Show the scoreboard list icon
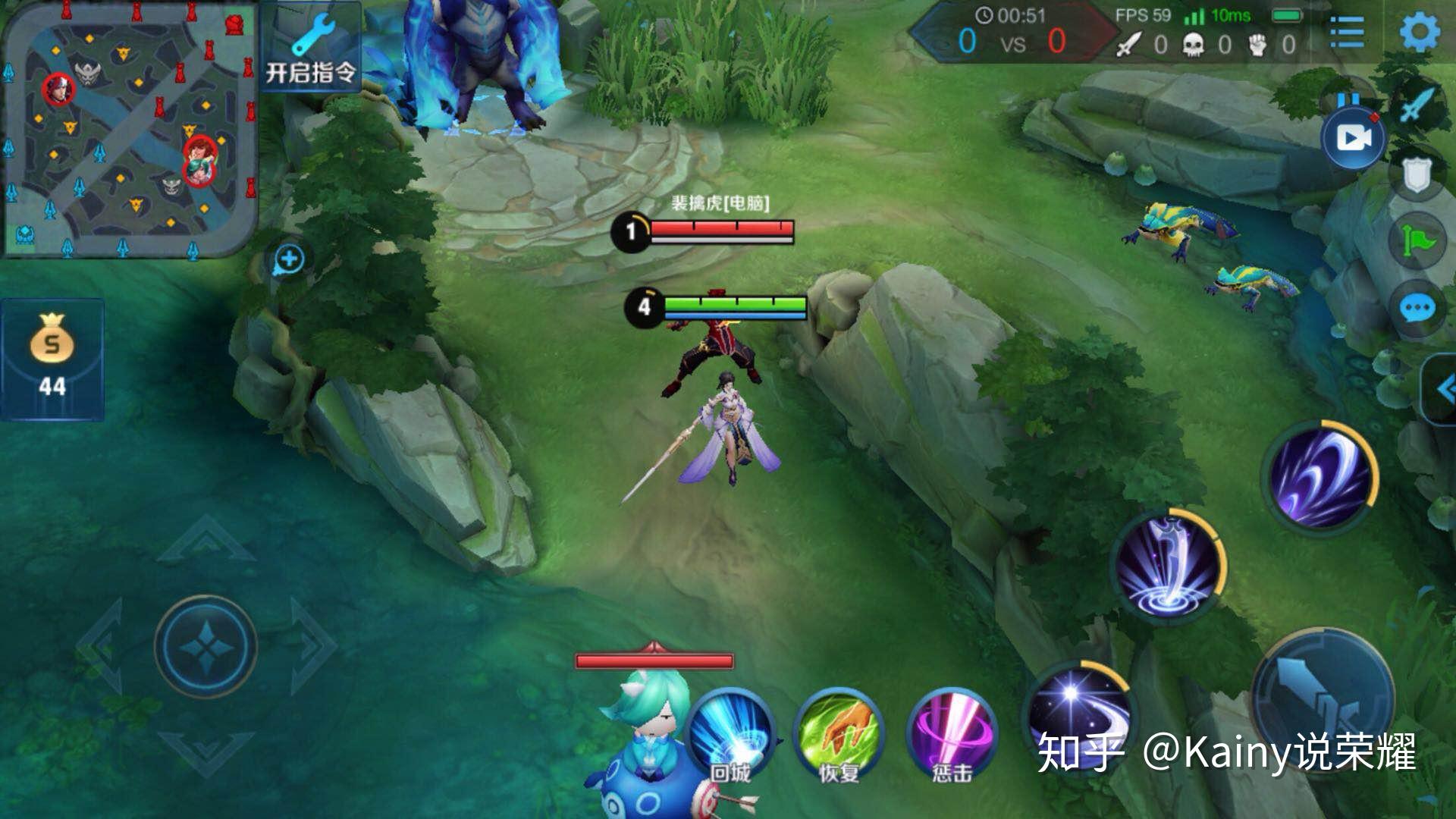1456x819 pixels. click(x=1348, y=32)
